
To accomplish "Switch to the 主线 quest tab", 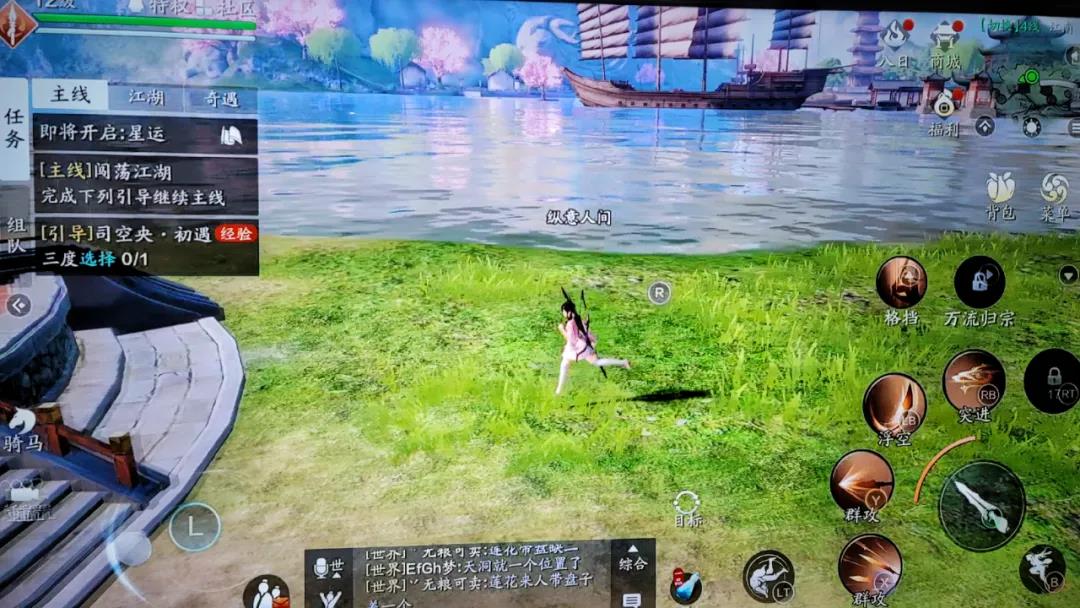I will pos(70,96).
